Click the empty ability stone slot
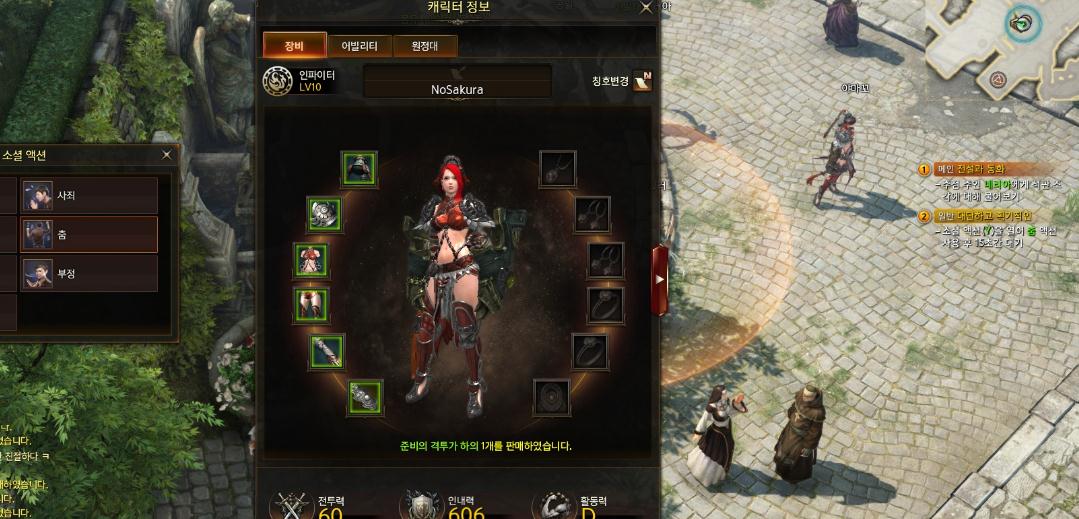The height and width of the screenshot is (519, 1079). tap(550, 397)
